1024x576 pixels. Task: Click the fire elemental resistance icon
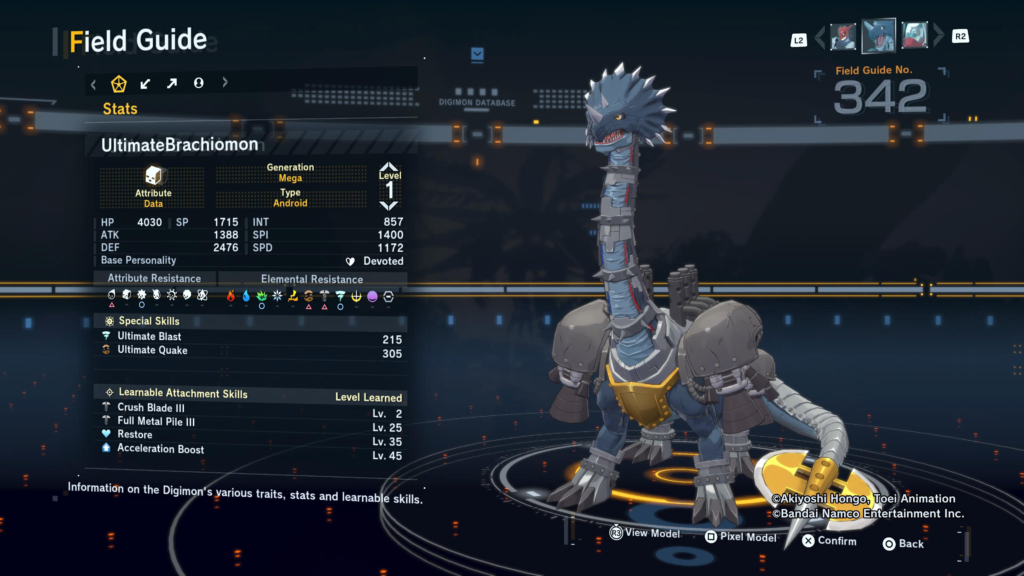230,296
